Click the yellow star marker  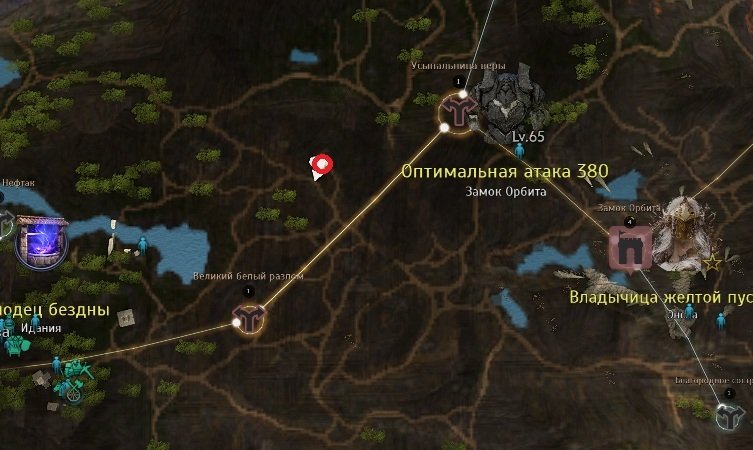coord(713,263)
